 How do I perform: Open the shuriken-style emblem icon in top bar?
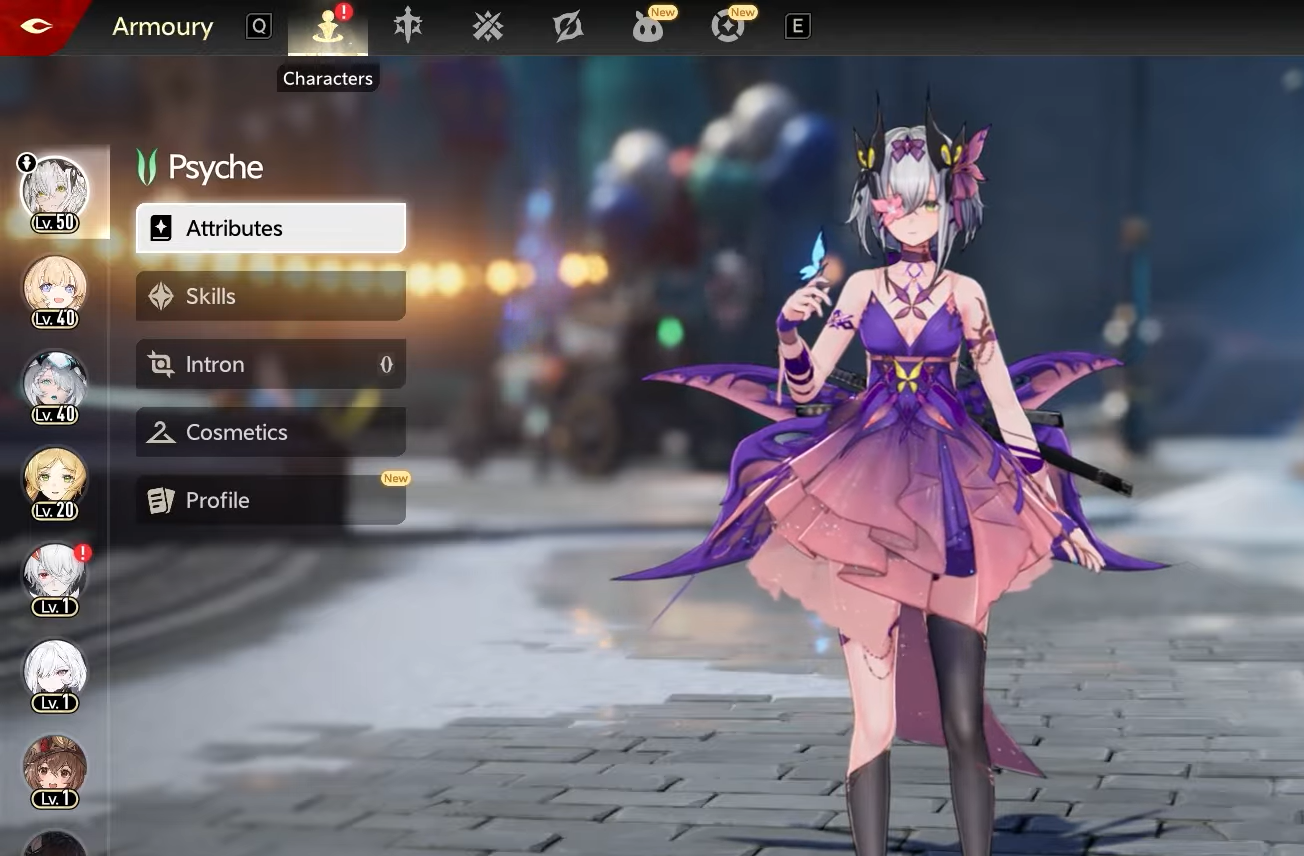tap(568, 27)
